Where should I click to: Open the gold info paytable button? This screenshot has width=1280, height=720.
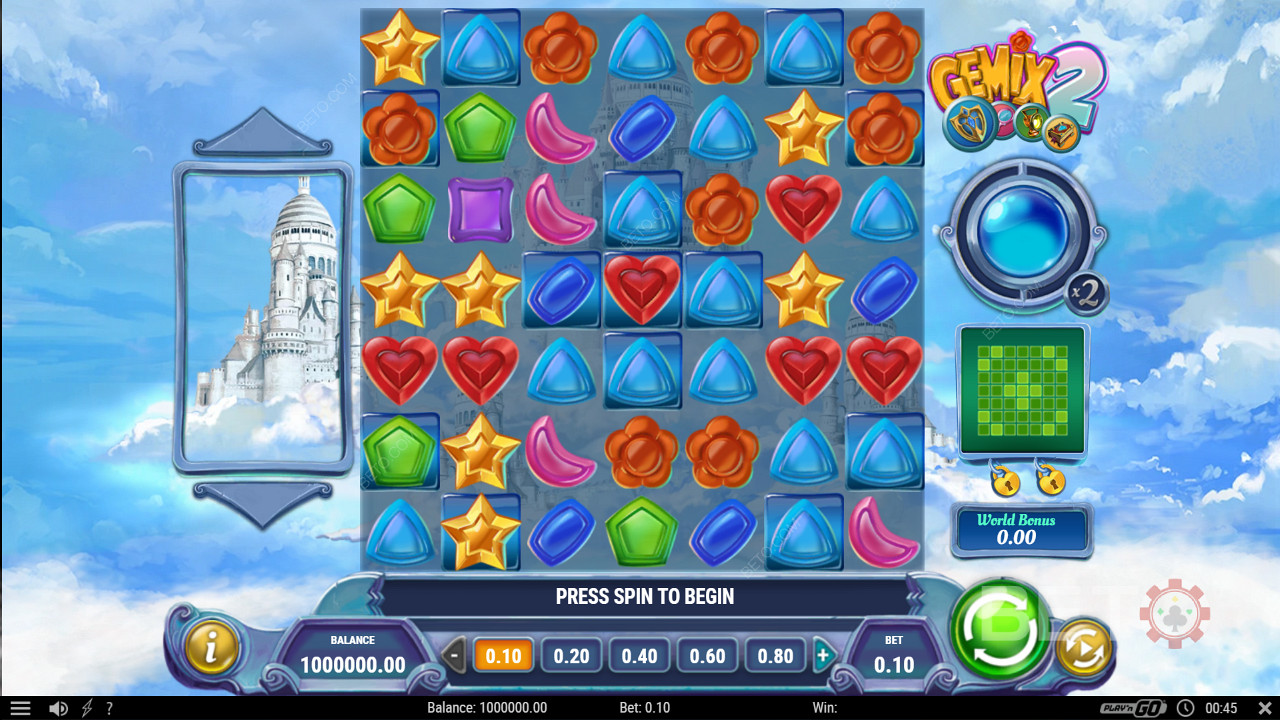point(211,647)
